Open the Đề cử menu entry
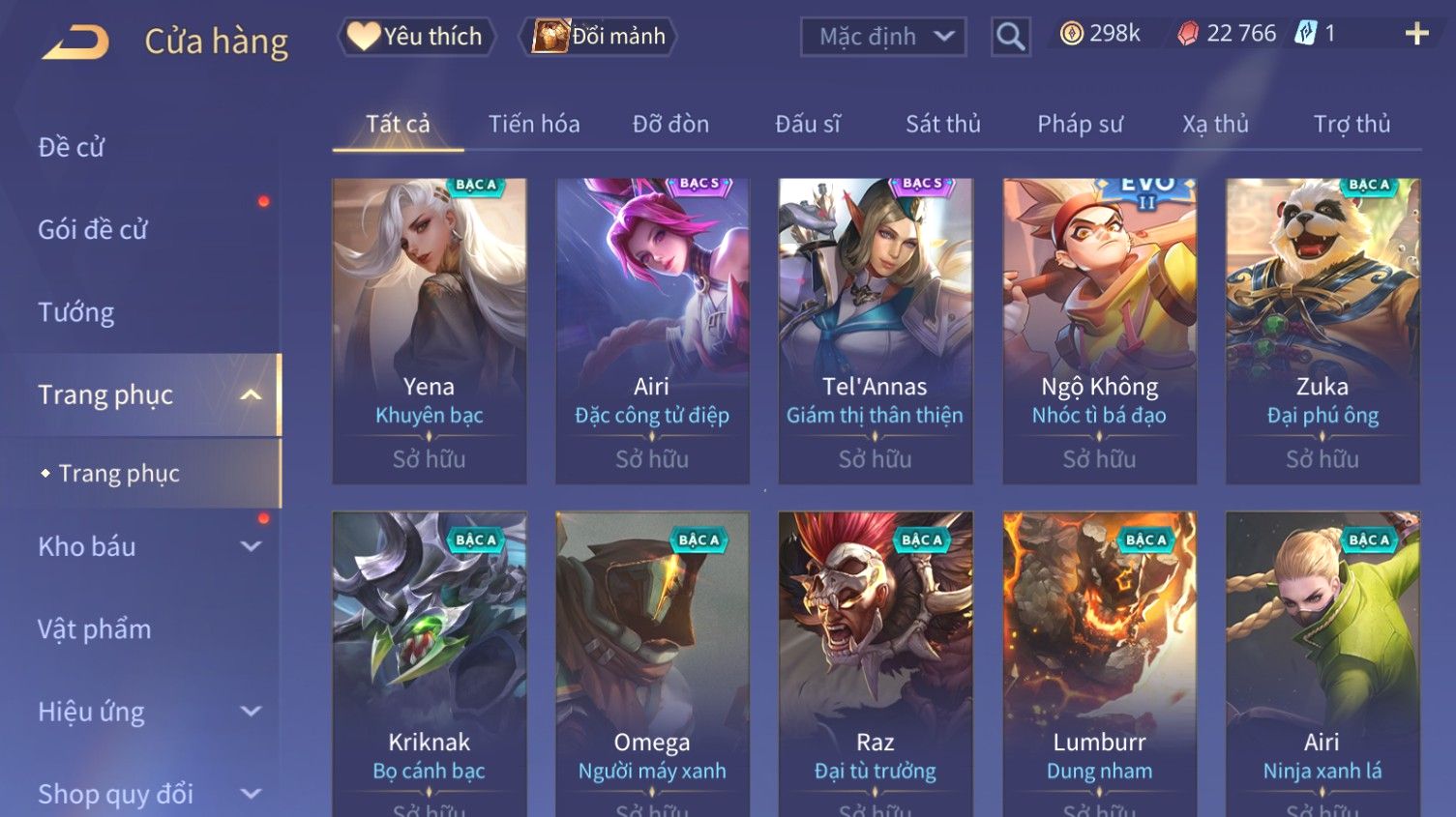This screenshot has width=1456, height=817. click(72, 147)
